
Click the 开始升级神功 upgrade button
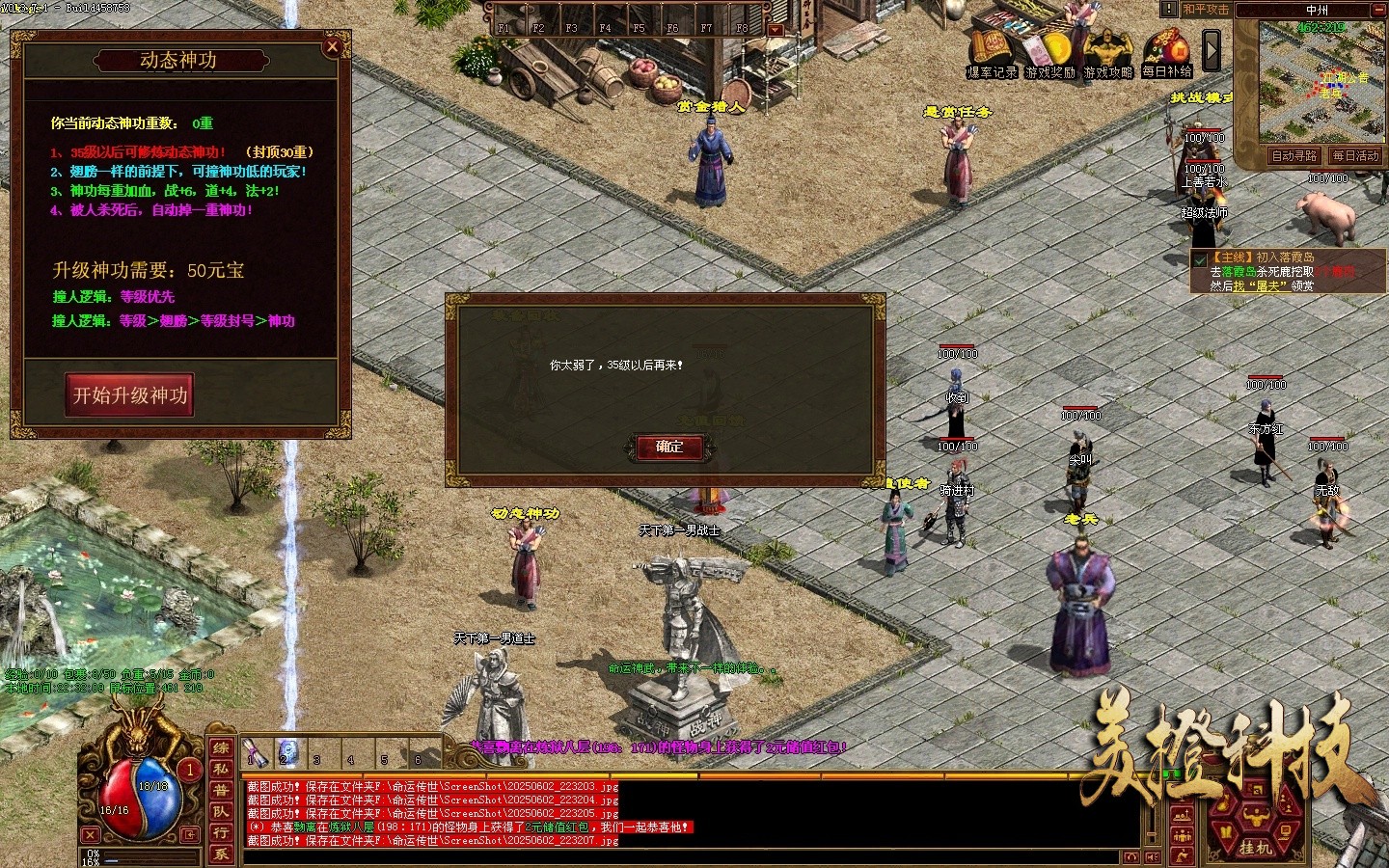point(130,395)
